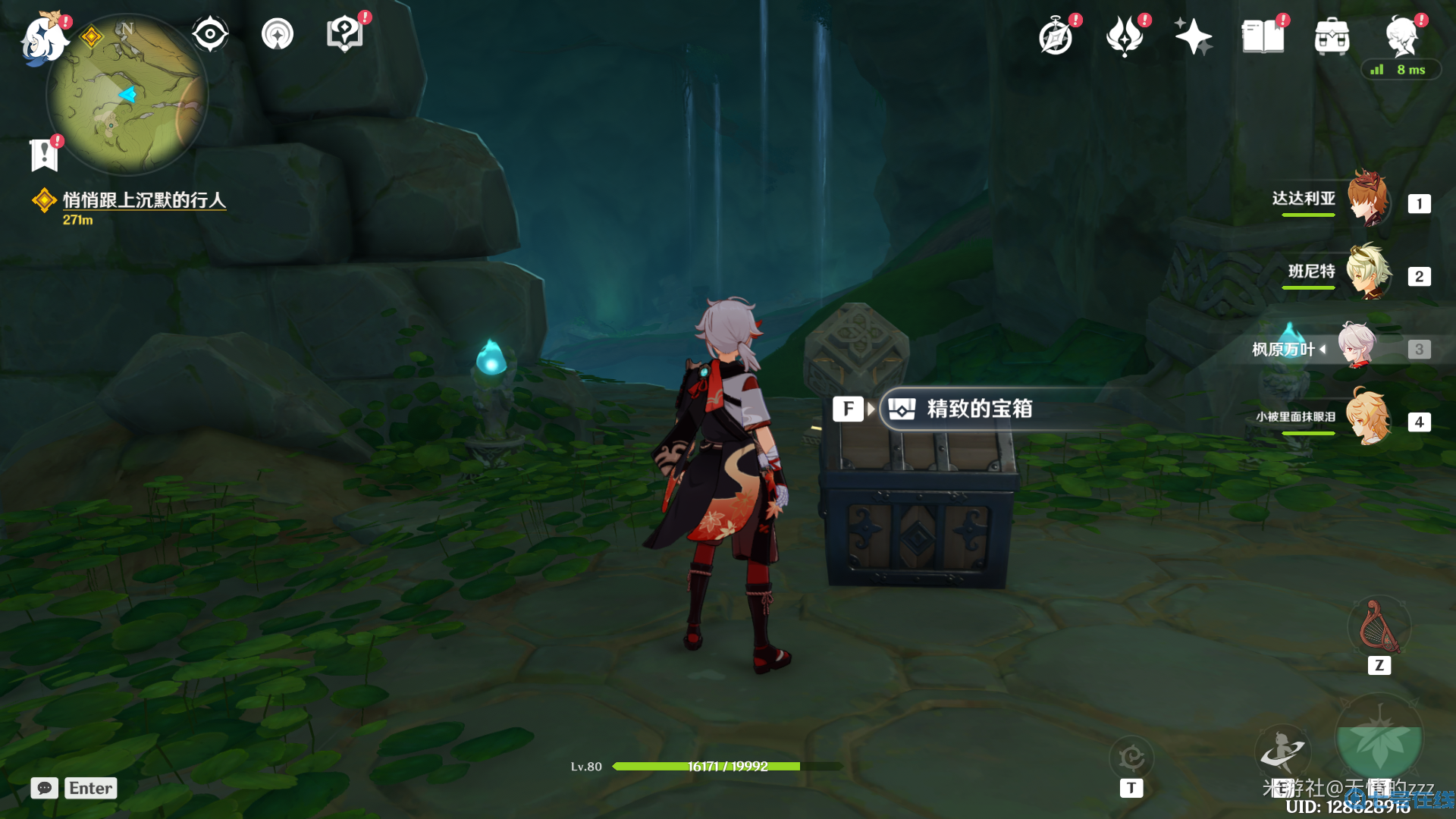Open the chat speech bubble
The image size is (1456, 819).
pos(45,788)
